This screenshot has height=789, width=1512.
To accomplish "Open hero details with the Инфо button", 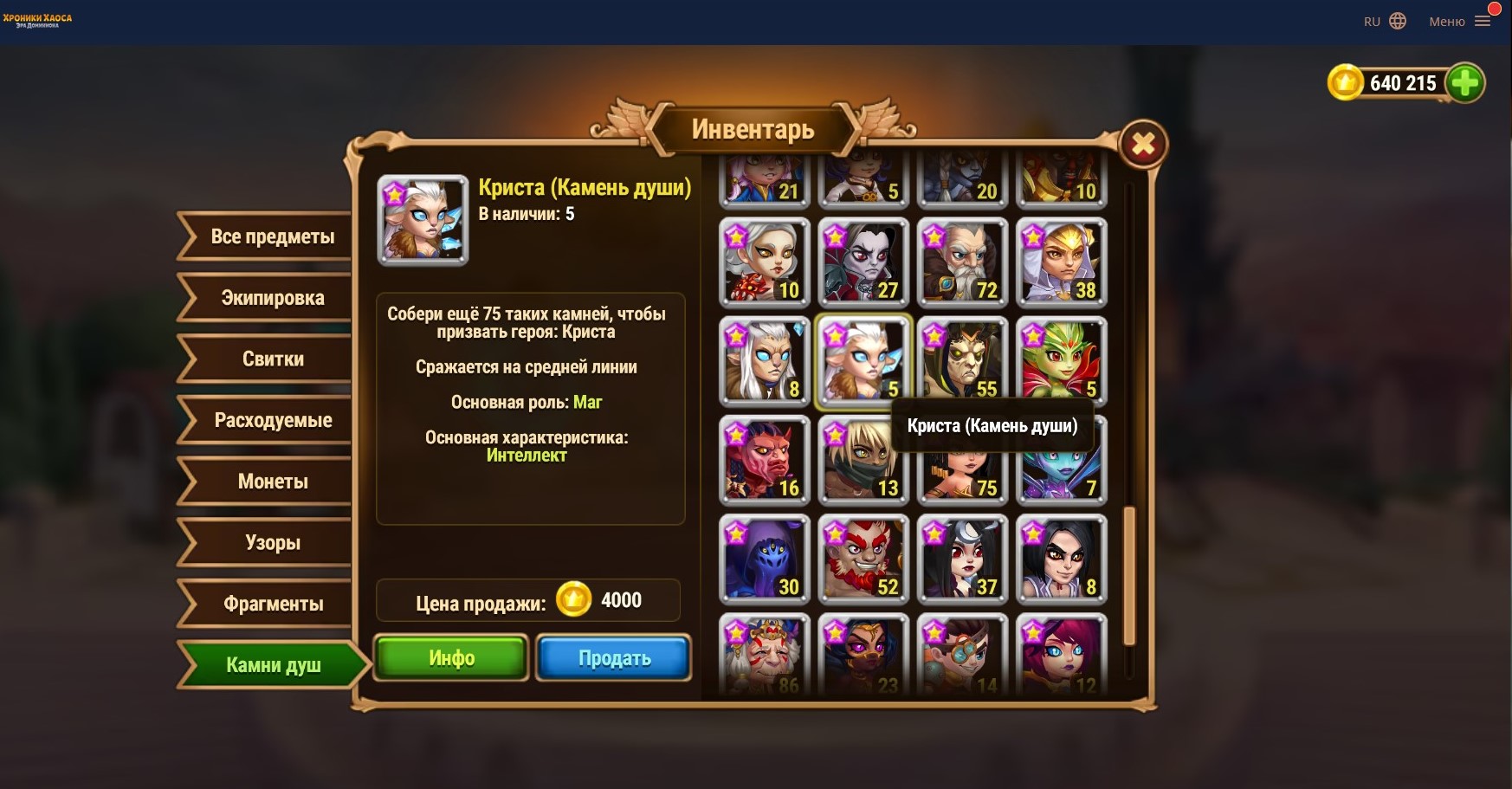I will [451, 658].
